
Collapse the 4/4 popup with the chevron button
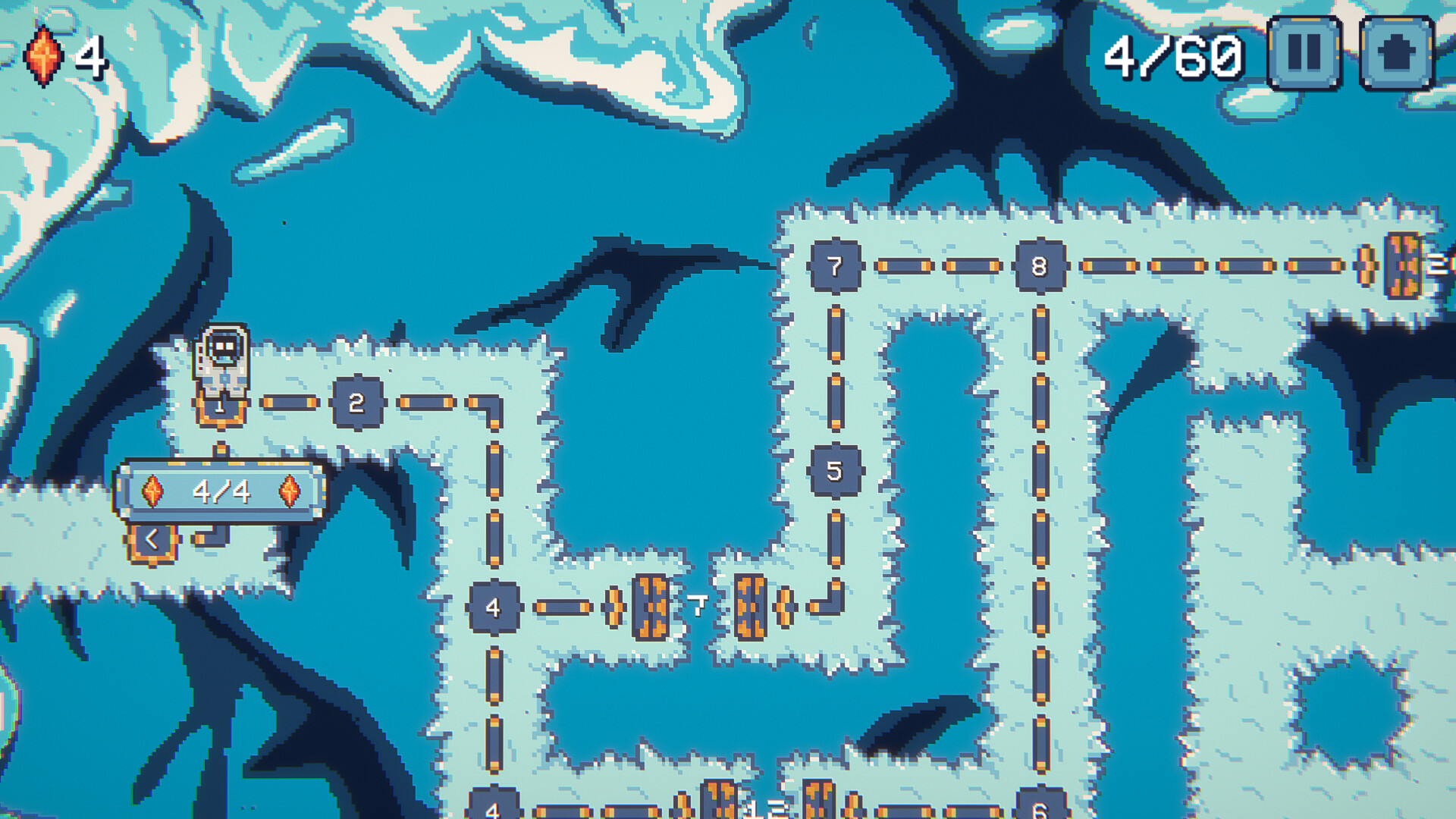[x=152, y=541]
